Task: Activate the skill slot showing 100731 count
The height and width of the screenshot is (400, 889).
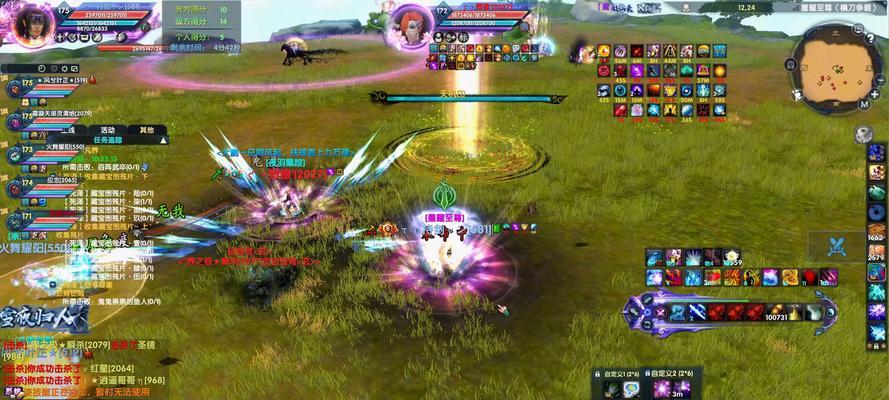Action: 775,313
